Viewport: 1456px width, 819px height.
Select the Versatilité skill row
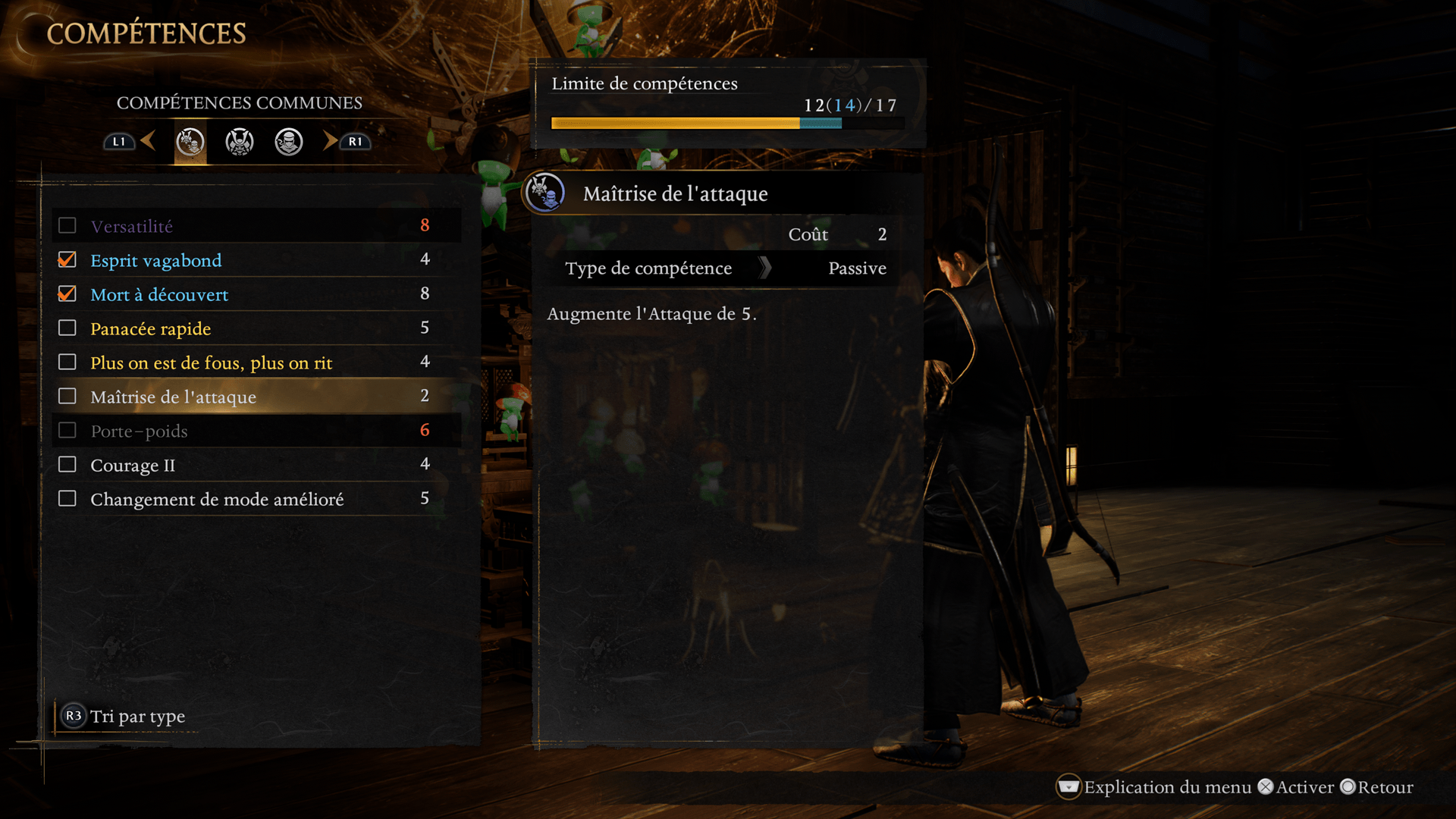pyautogui.click(x=131, y=226)
